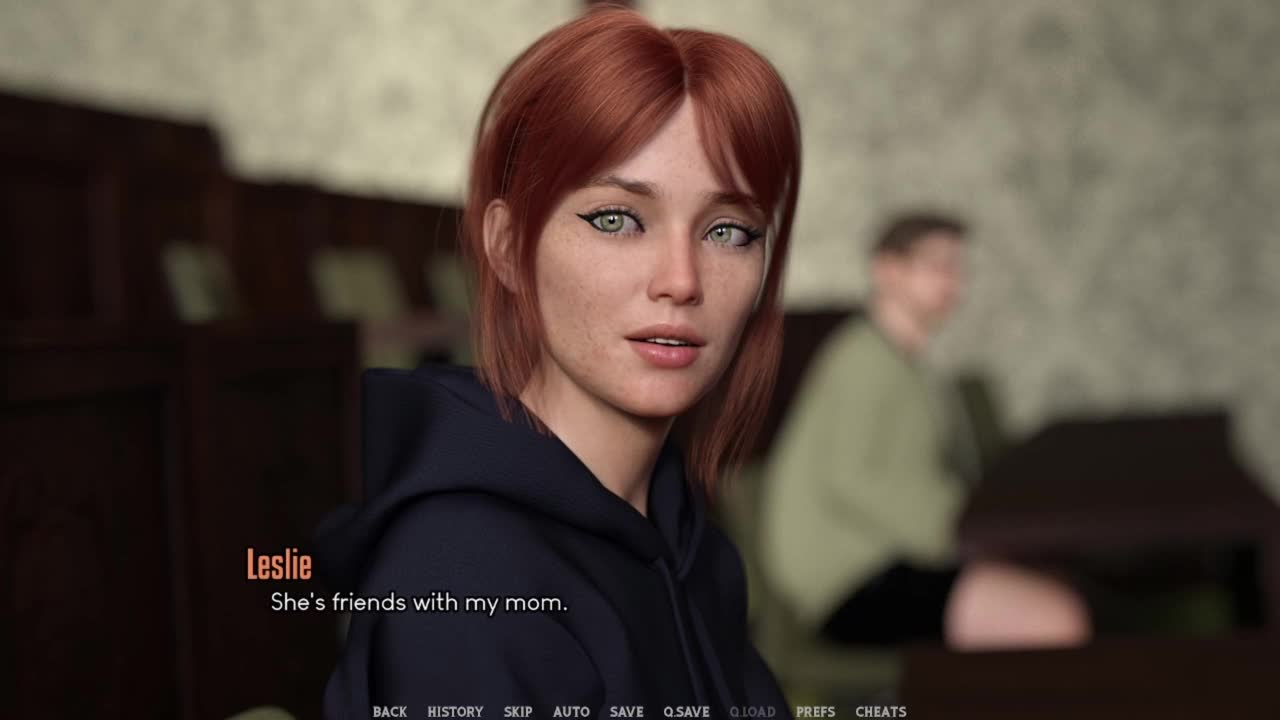Screen dimensions: 1280x720
Task: Toggle AUTO dialogue advance
Action: pos(571,712)
